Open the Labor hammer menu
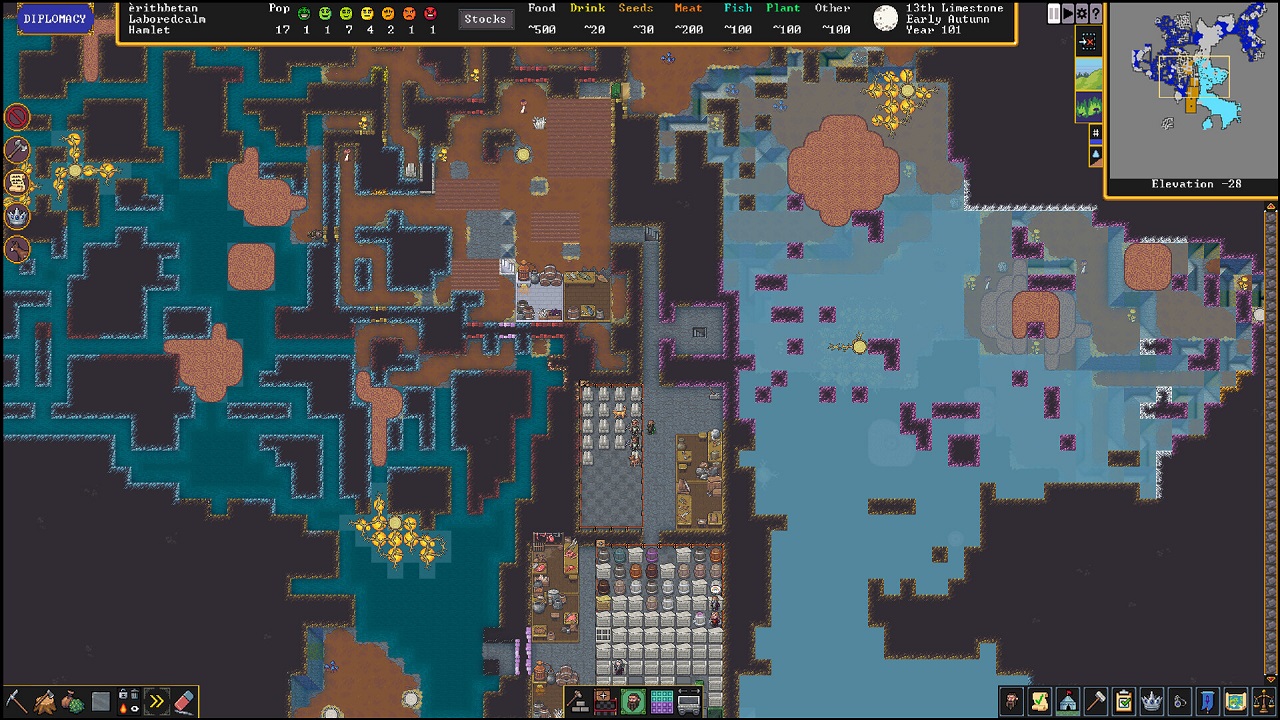This screenshot has width=1280, height=720. click(x=1095, y=701)
